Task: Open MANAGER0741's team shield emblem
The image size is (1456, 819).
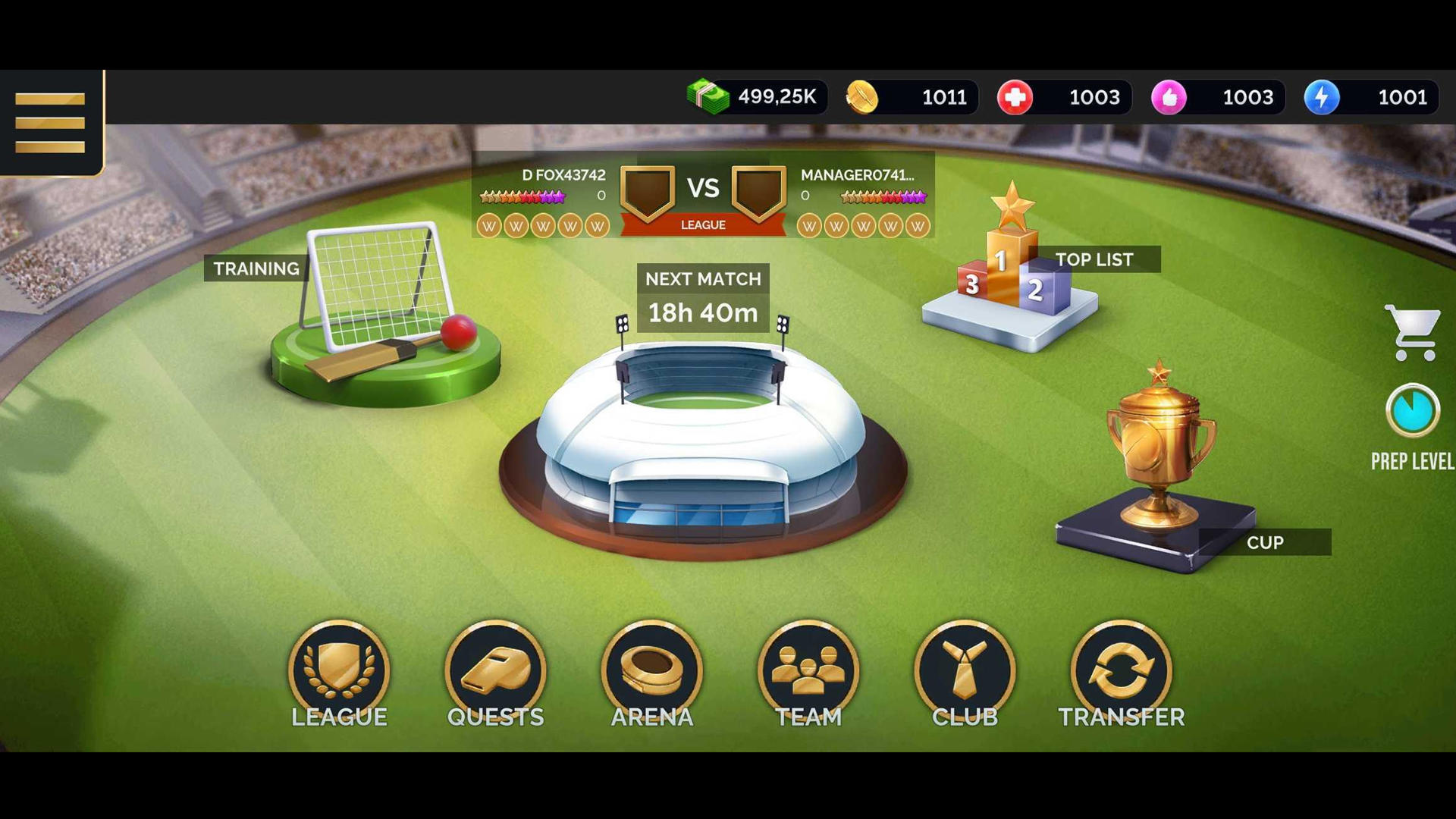Action: (758, 193)
